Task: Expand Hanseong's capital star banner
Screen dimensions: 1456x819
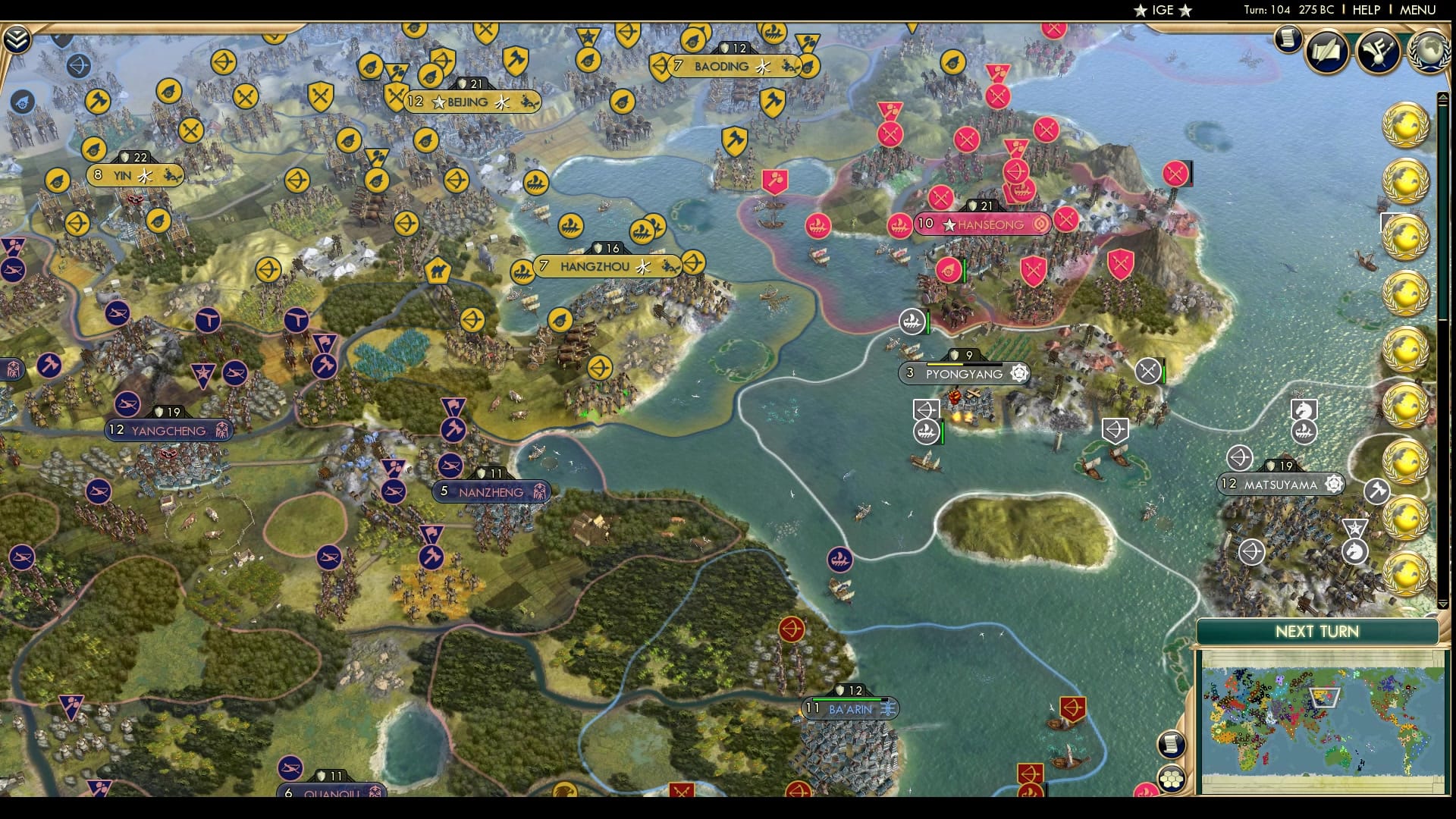Action: tap(949, 224)
